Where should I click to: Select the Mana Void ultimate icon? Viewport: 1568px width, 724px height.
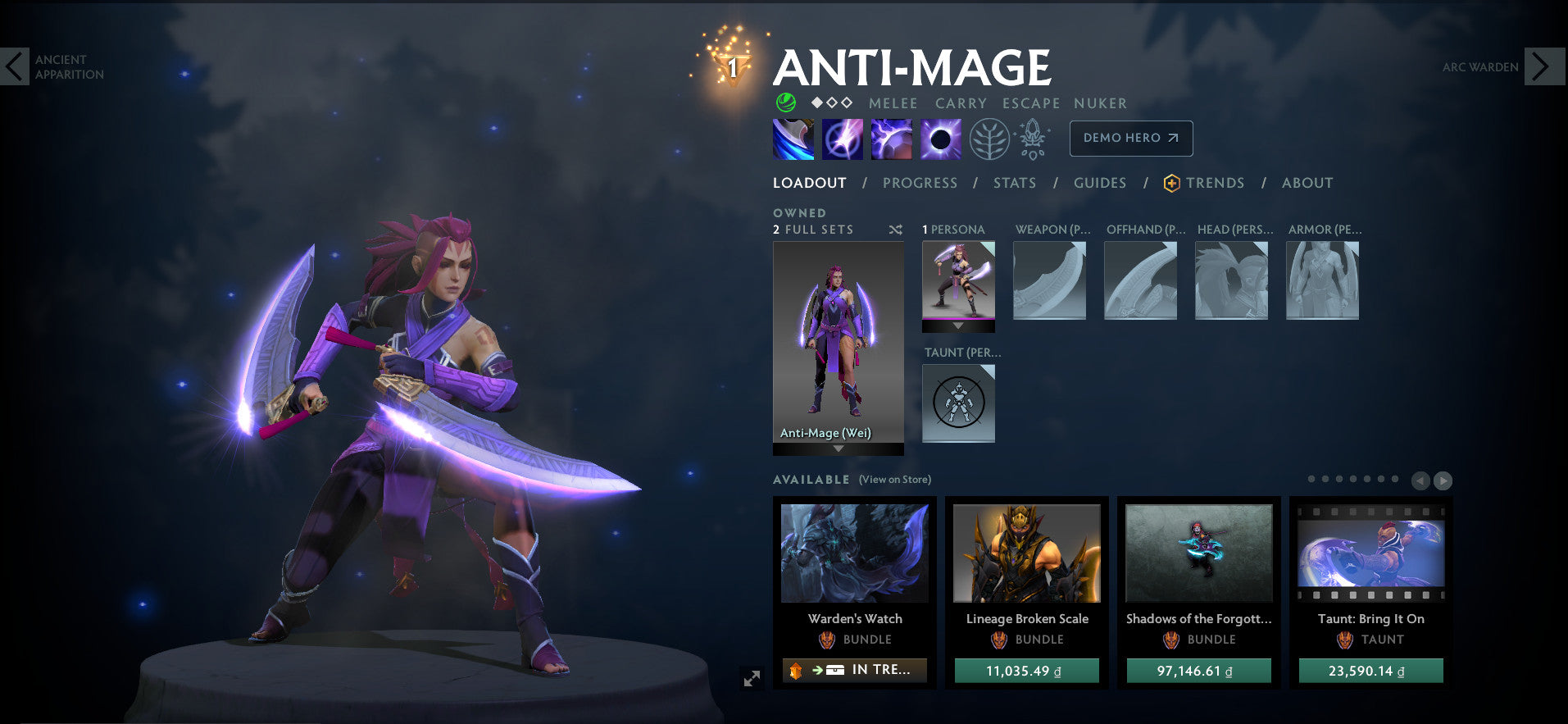coord(940,139)
